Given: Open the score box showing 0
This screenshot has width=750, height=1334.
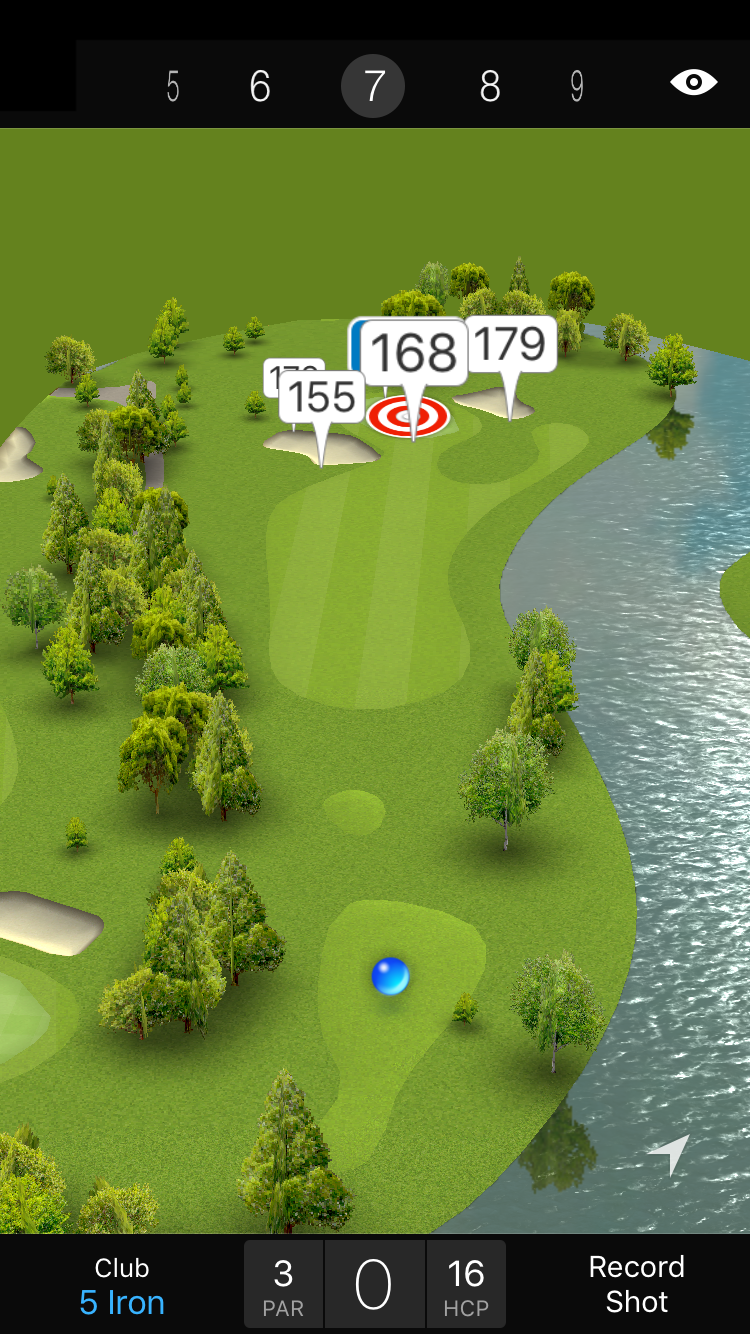Looking at the screenshot, I should click(x=374, y=1285).
